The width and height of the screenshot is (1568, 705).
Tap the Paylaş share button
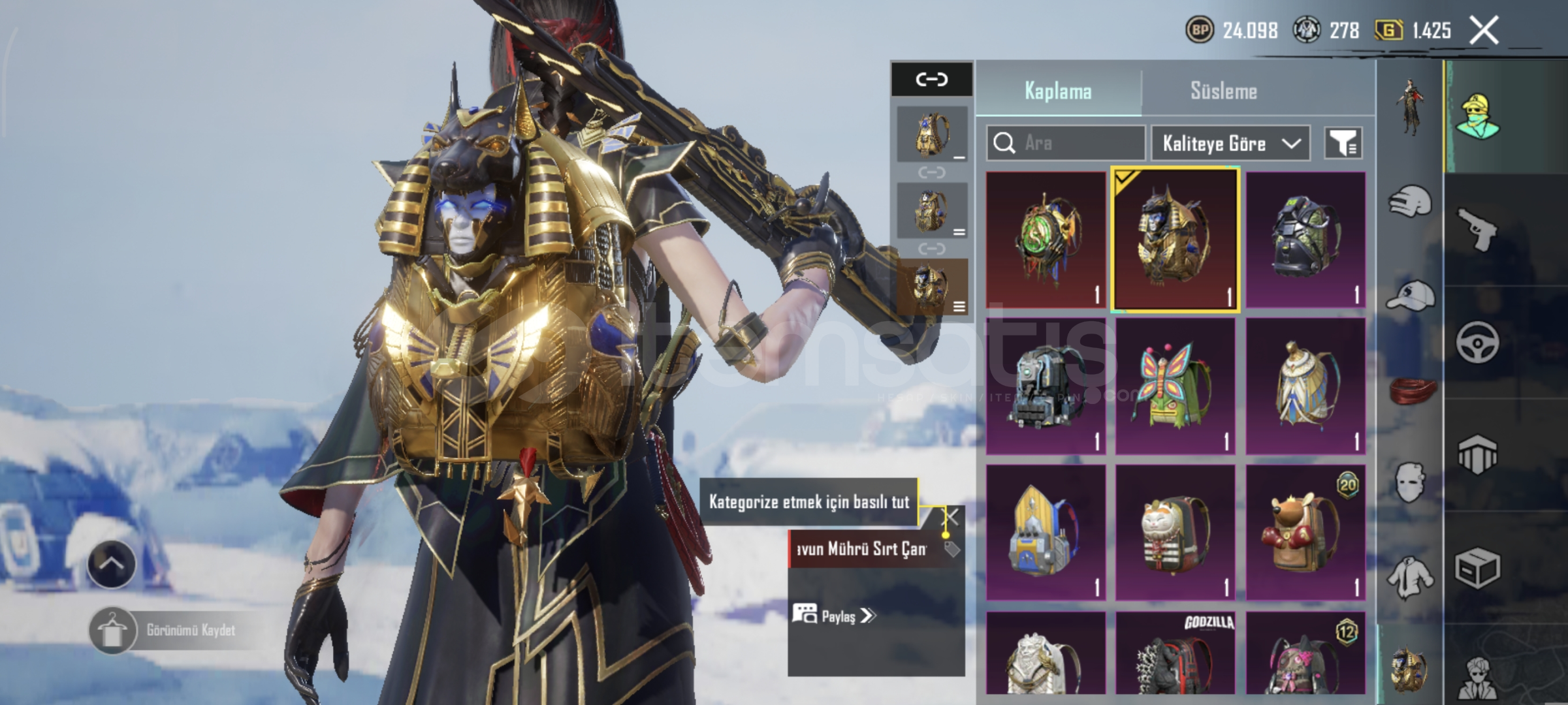pos(834,615)
